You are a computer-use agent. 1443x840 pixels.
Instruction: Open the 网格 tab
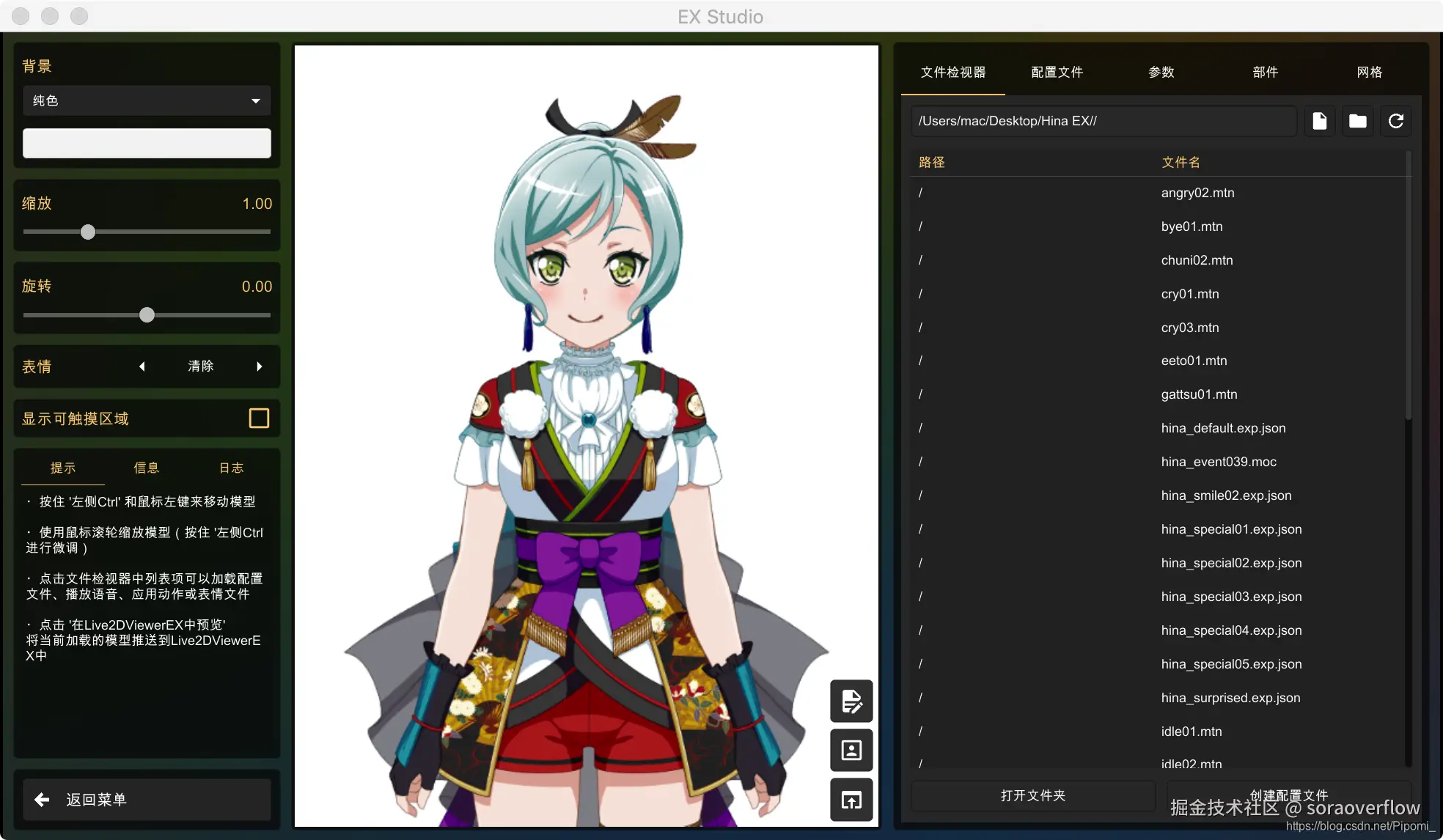point(1370,72)
